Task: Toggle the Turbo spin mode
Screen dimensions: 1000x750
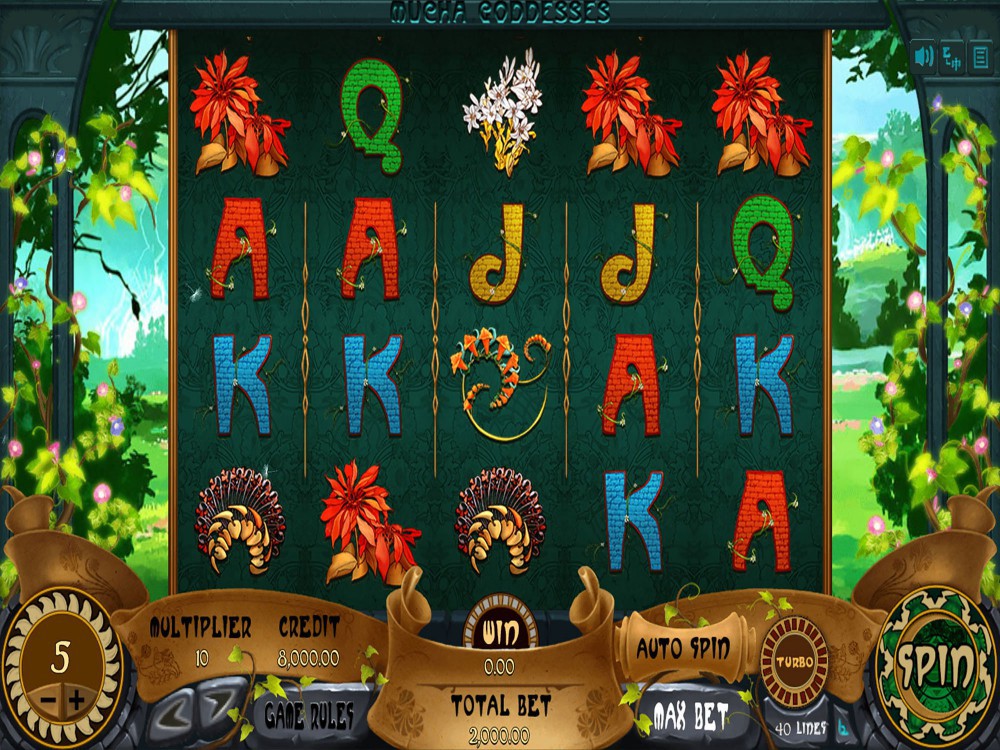Action: (x=794, y=662)
